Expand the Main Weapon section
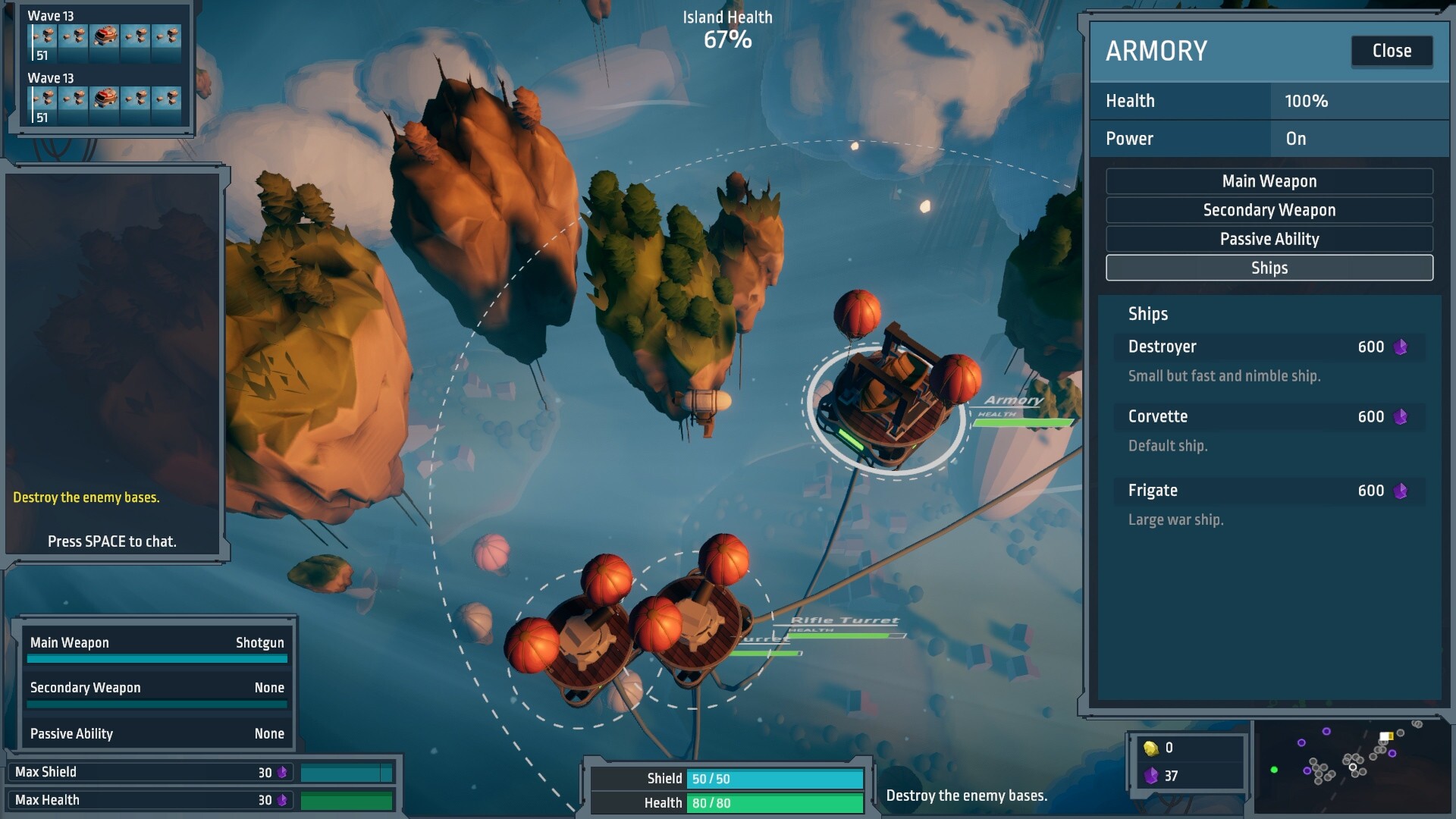 pyautogui.click(x=1269, y=180)
